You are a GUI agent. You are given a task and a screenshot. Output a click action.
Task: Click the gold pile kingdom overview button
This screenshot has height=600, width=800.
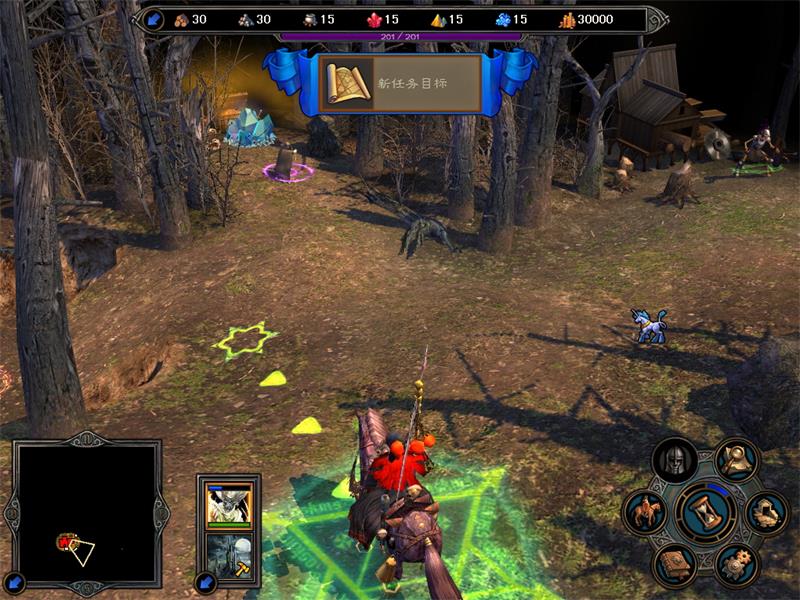767,513
